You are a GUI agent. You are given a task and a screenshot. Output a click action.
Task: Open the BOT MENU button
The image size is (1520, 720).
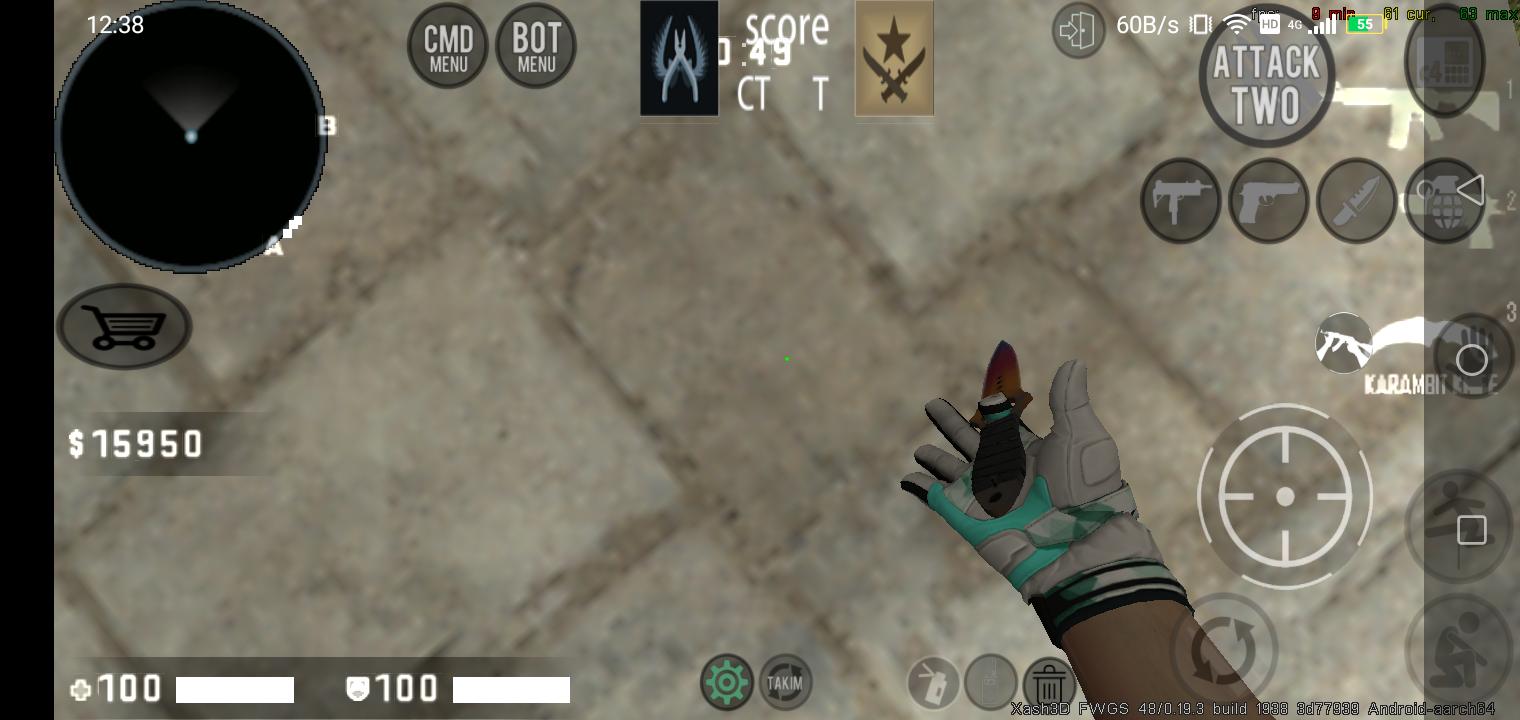pyautogui.click(x=536, y=46)
